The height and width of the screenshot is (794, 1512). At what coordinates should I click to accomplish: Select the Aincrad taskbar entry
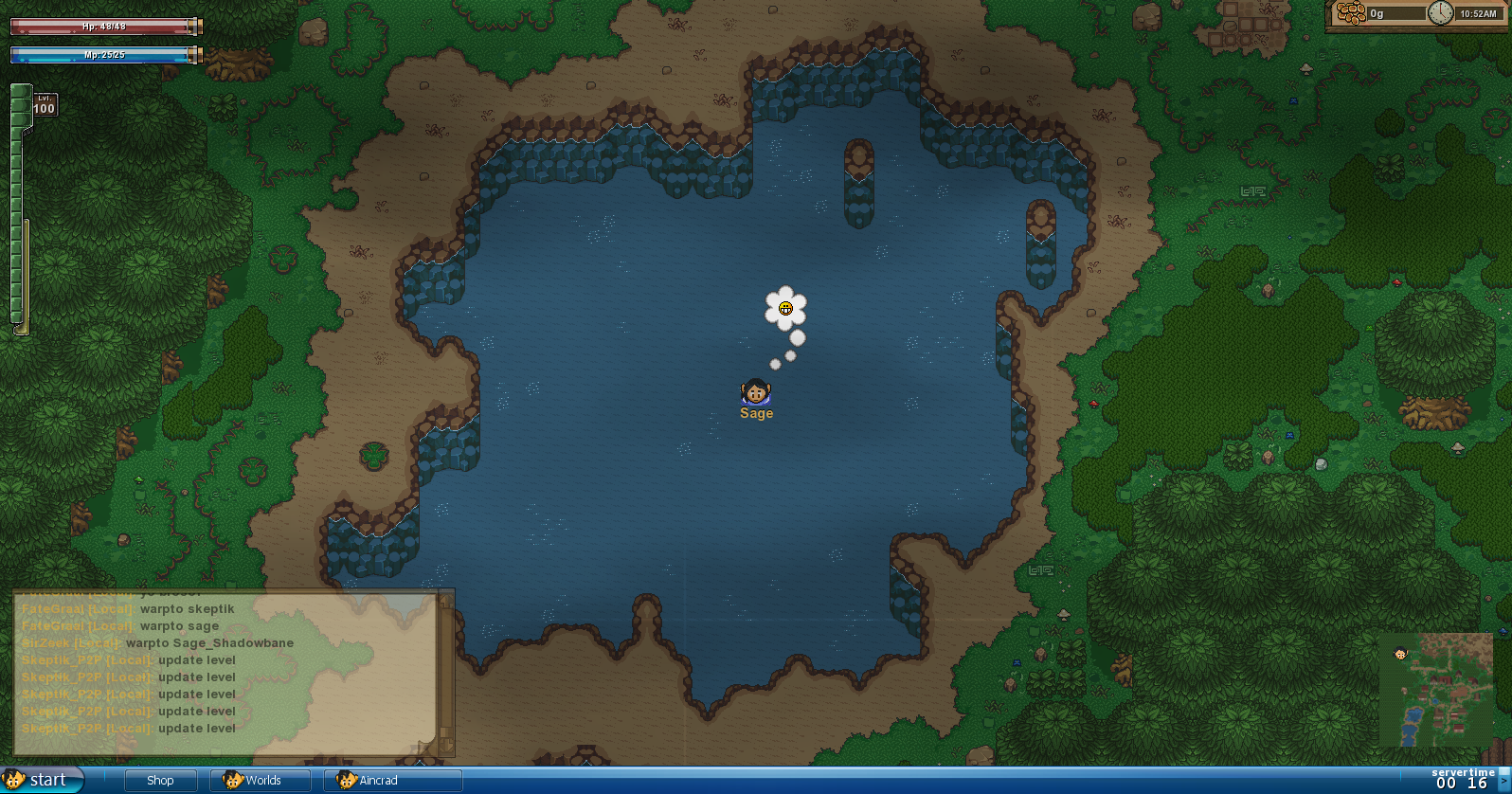(391, 781)
